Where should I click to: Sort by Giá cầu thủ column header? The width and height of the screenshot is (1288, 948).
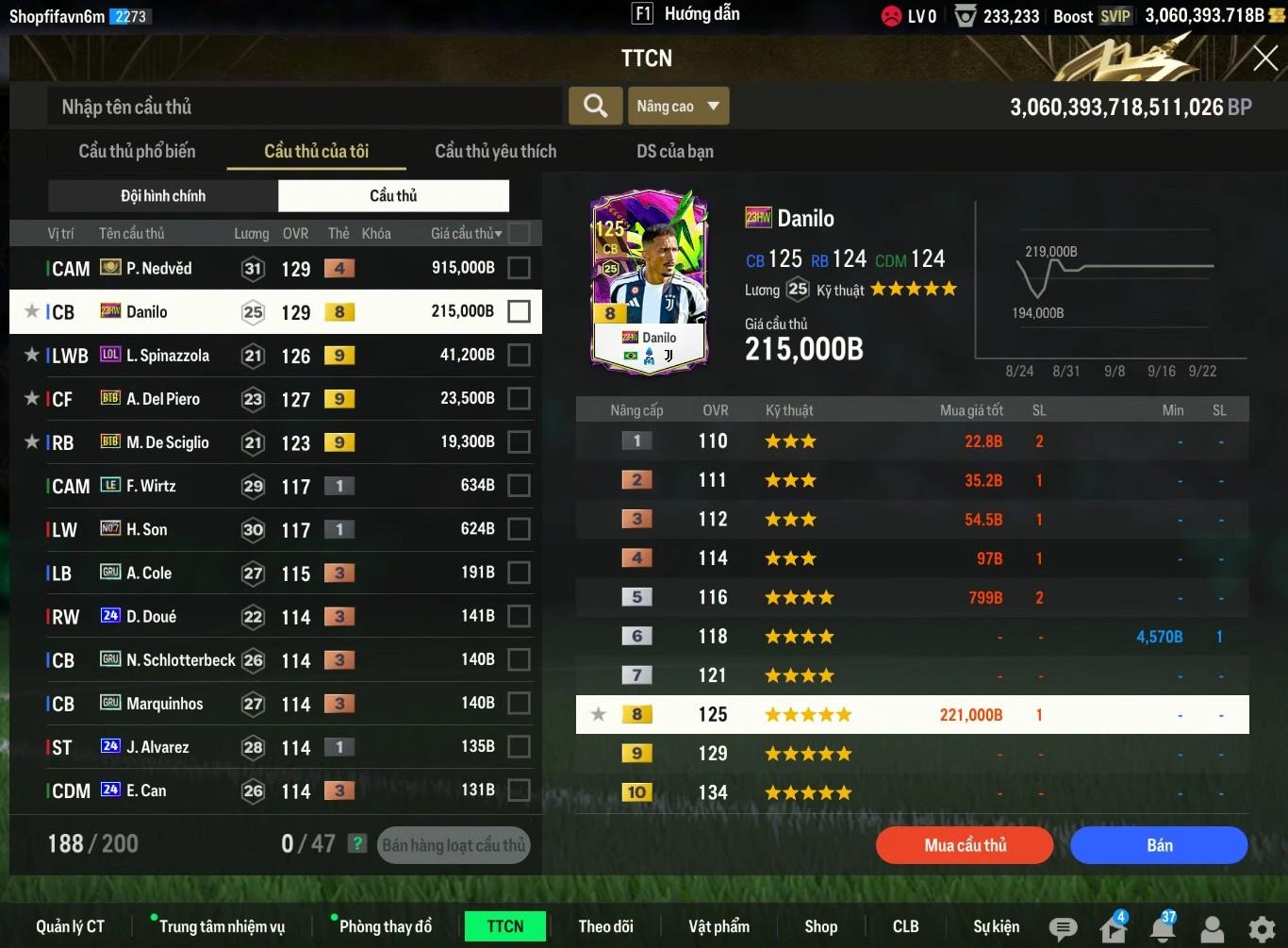point(466,233)
